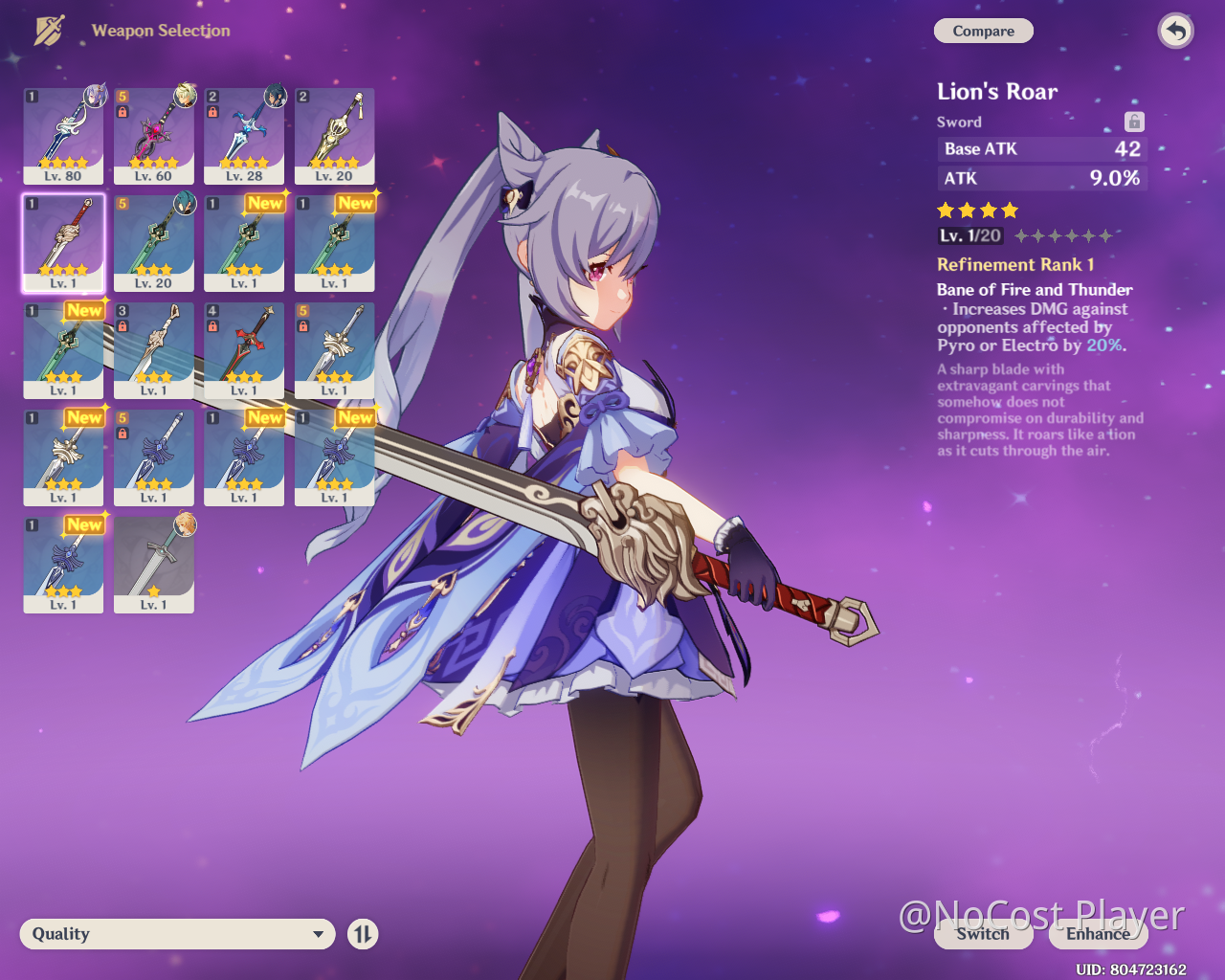The width and height of the screenshot is (1225, 980).
Task: Click the Switch button
Action: 983,935
